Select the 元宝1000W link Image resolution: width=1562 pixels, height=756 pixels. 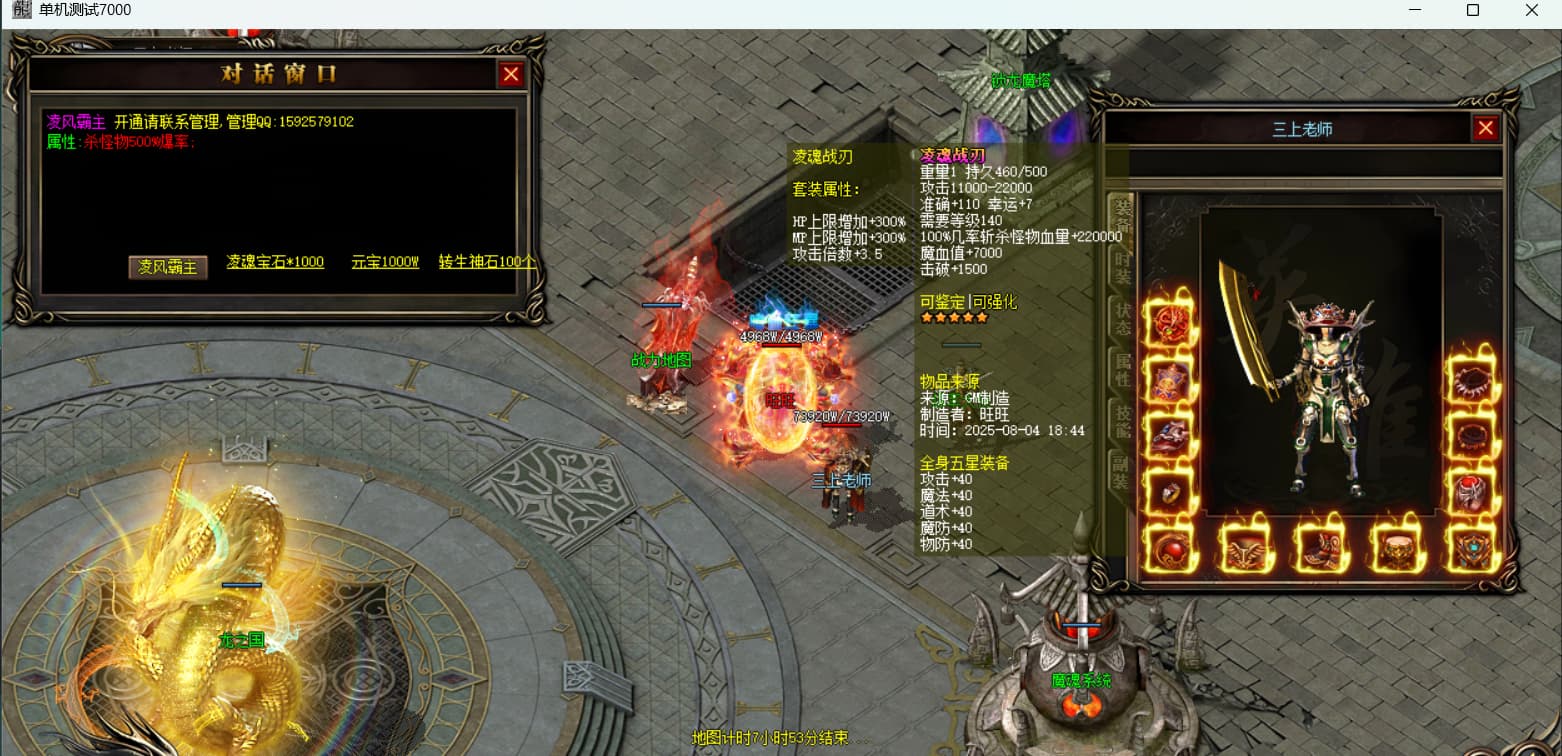point(385,262)
